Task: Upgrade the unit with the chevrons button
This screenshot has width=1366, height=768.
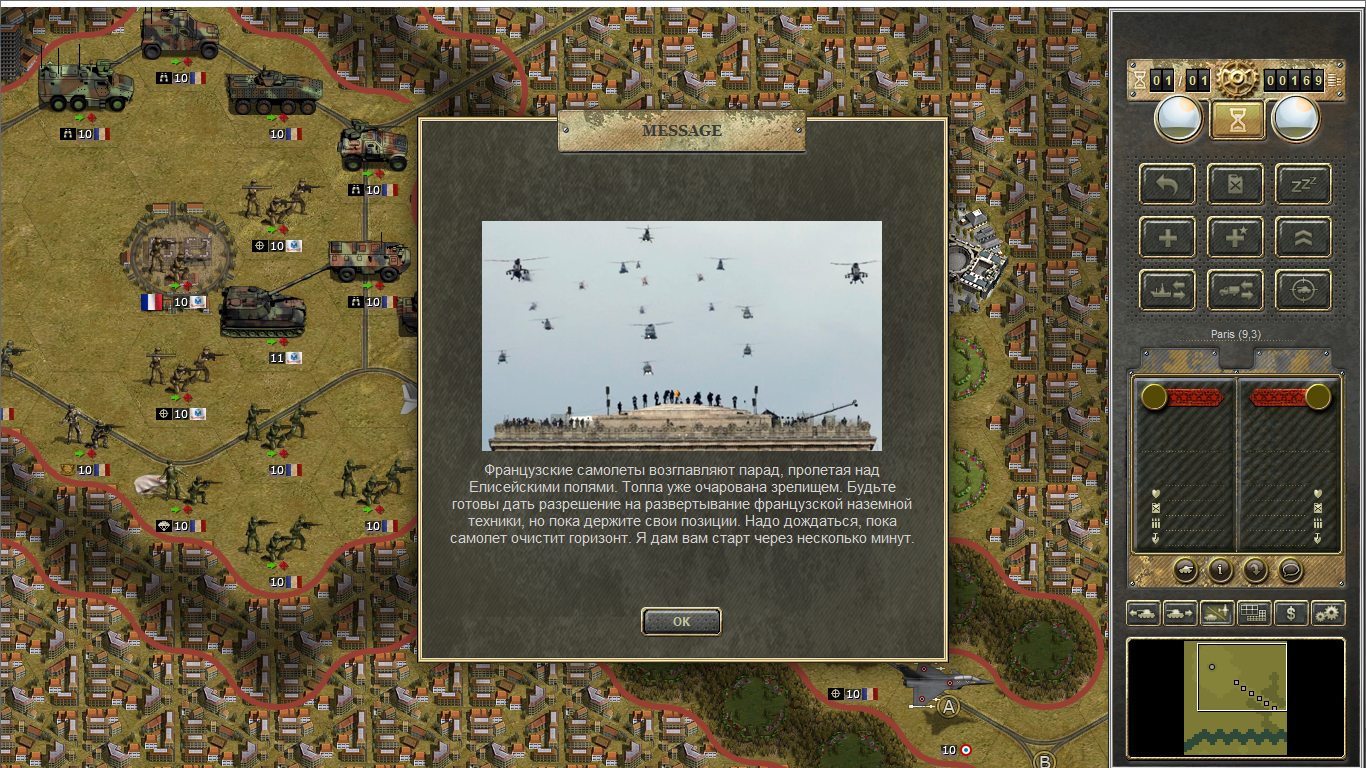Action: (1303, 237)
